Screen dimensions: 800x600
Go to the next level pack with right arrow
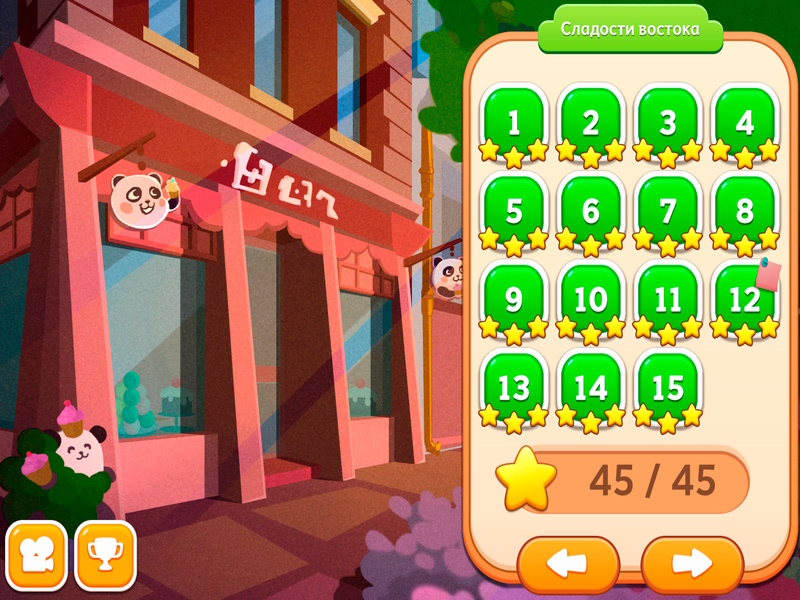(x=692, y=564)
